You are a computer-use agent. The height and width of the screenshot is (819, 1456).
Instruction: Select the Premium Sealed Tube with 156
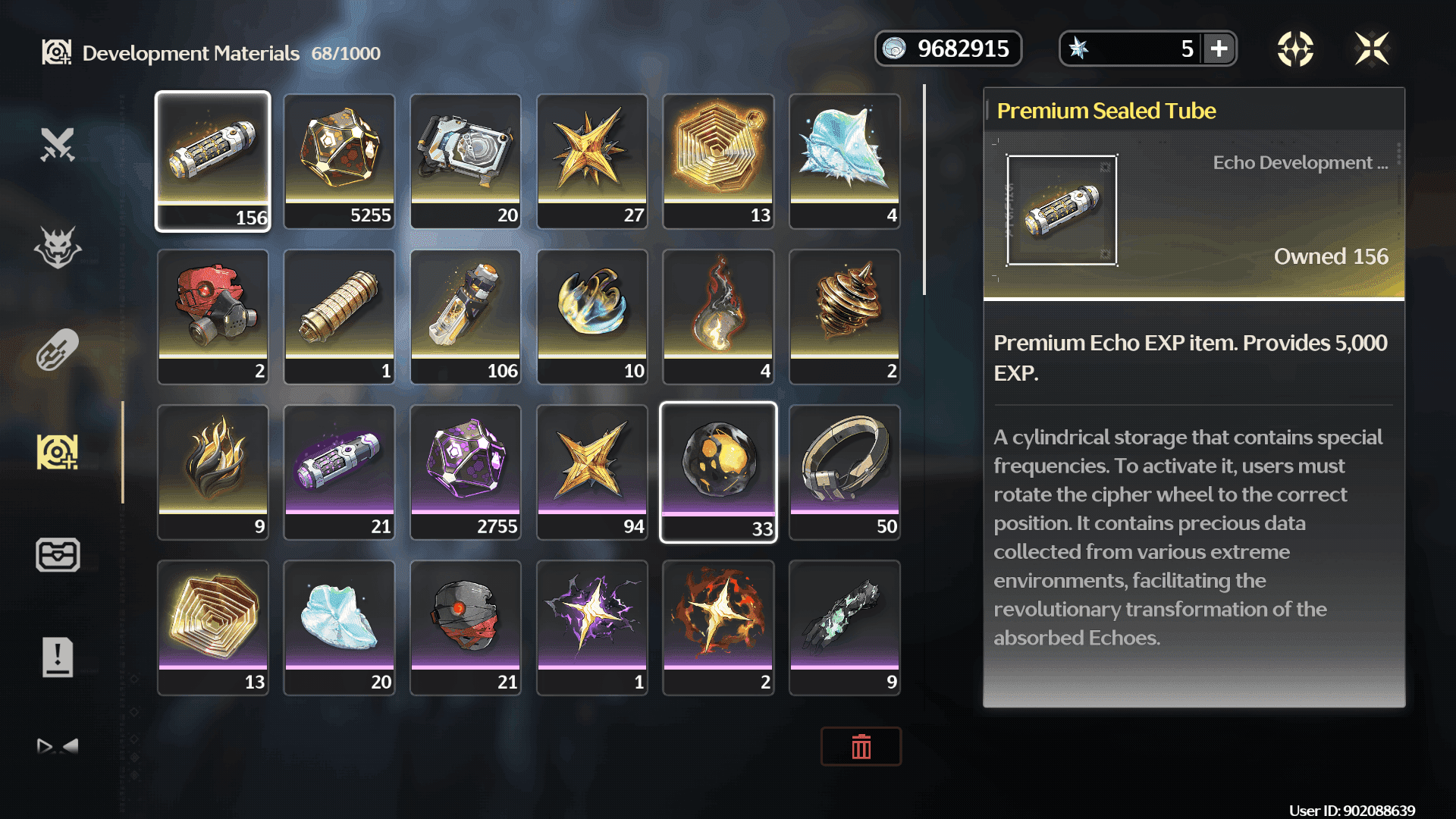tap(213, 161)
